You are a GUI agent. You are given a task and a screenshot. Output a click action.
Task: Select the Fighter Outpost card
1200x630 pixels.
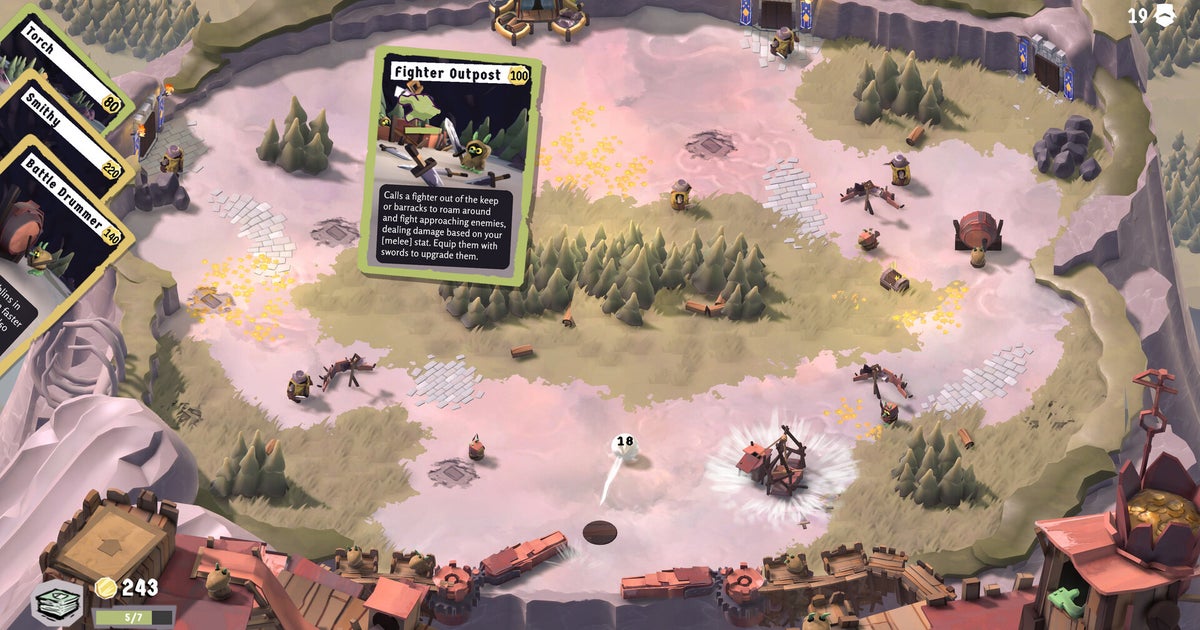pos(450,166)
